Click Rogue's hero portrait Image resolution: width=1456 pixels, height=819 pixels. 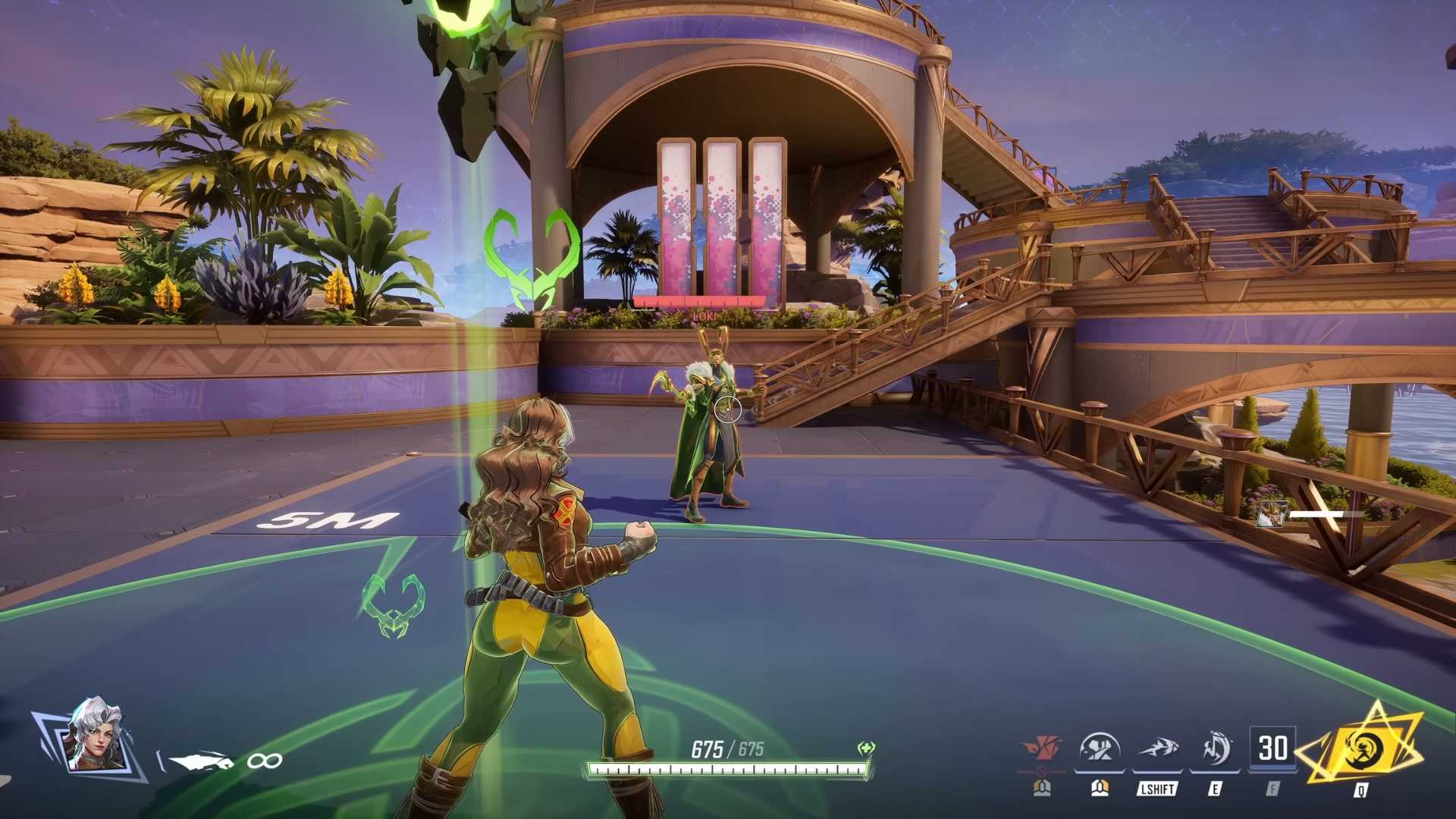click(x=95, y=735)
